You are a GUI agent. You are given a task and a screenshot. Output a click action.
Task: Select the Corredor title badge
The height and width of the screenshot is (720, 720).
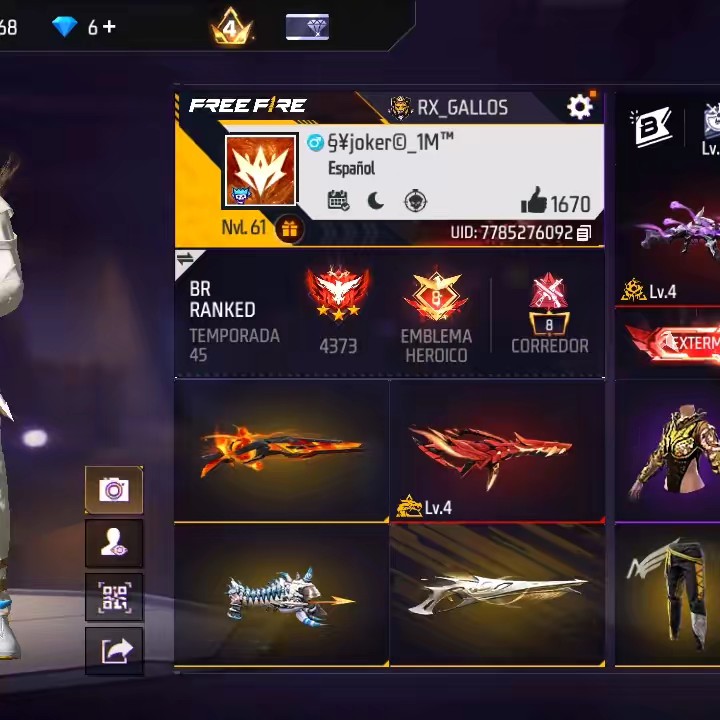tap(549, 305)
